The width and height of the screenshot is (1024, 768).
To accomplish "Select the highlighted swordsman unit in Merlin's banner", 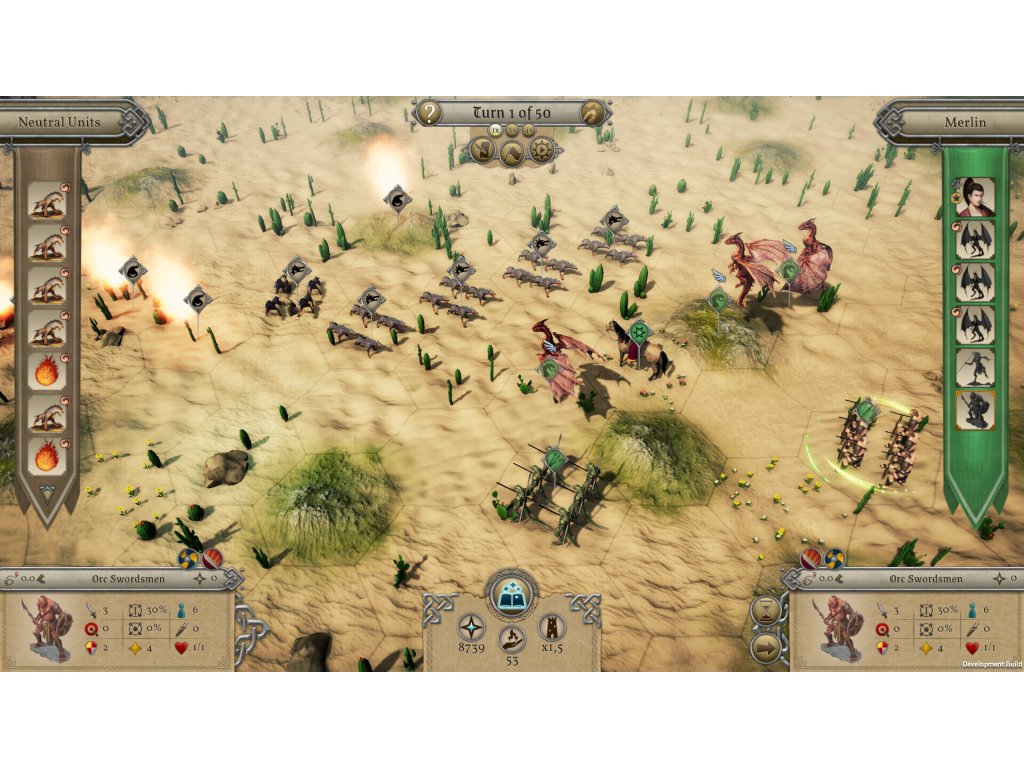I will tap(974, 410).
